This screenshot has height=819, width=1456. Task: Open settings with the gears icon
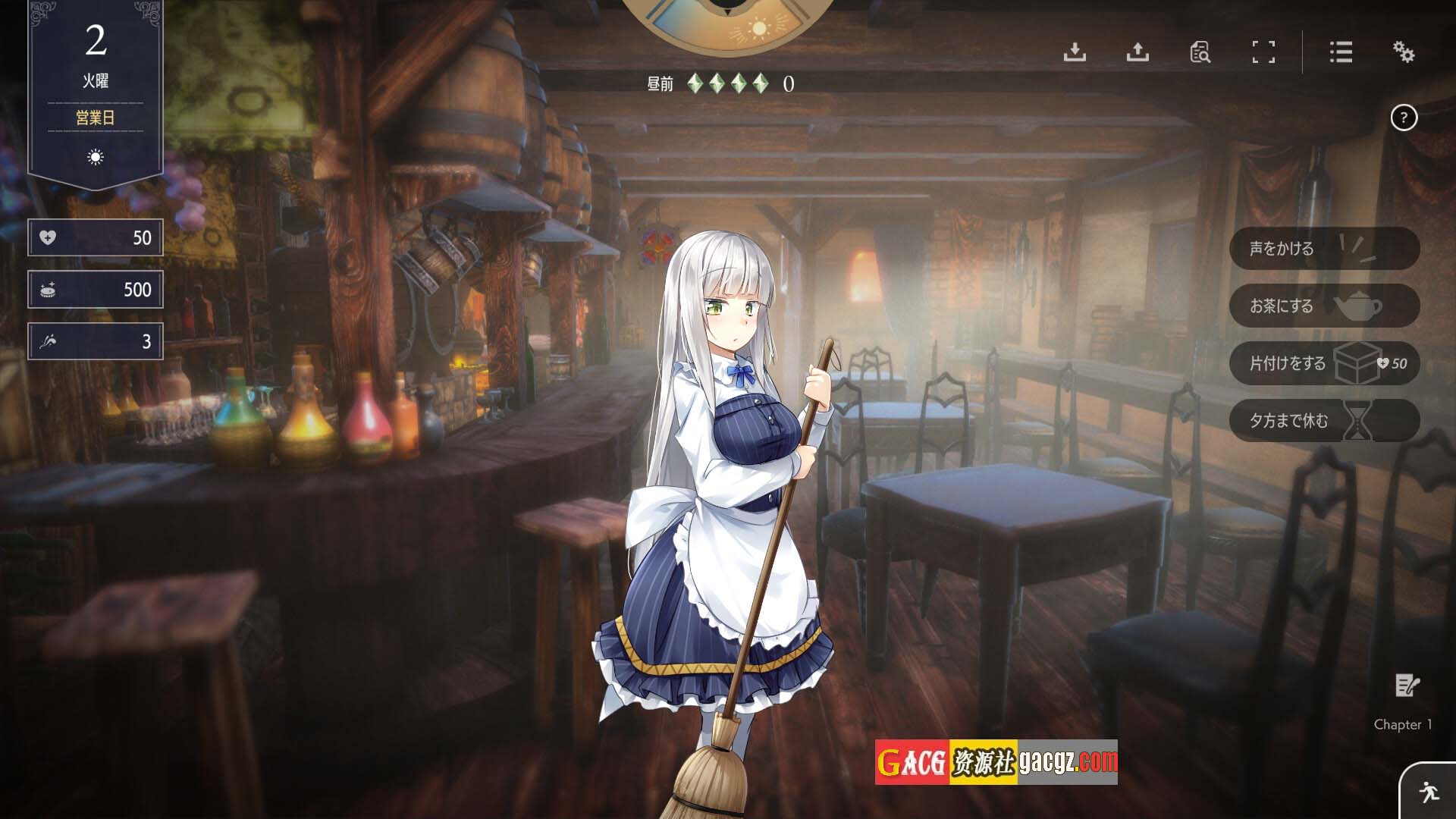[1404, 52]
